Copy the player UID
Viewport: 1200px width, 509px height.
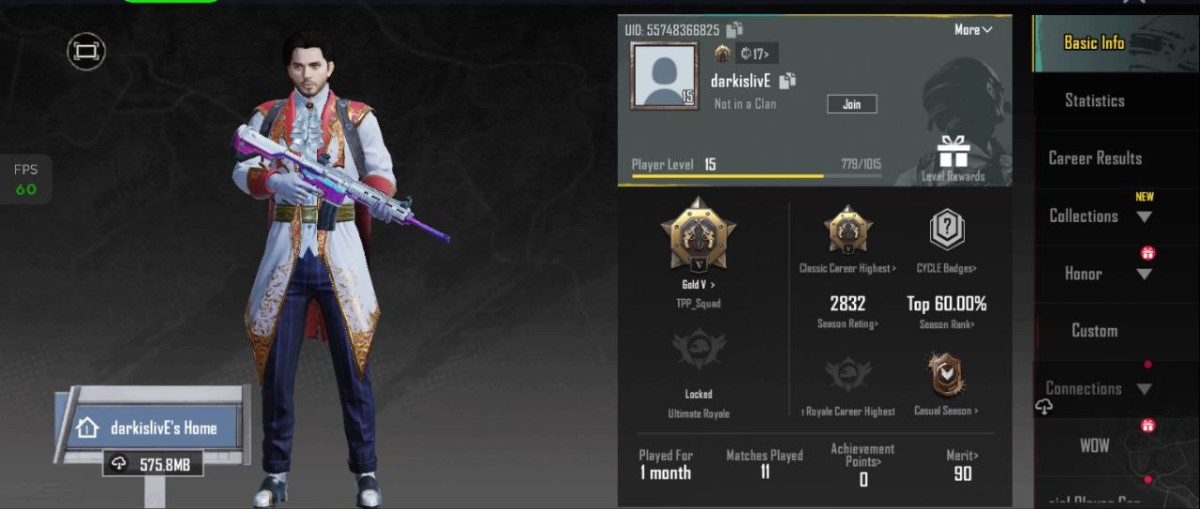coord(735,30)
